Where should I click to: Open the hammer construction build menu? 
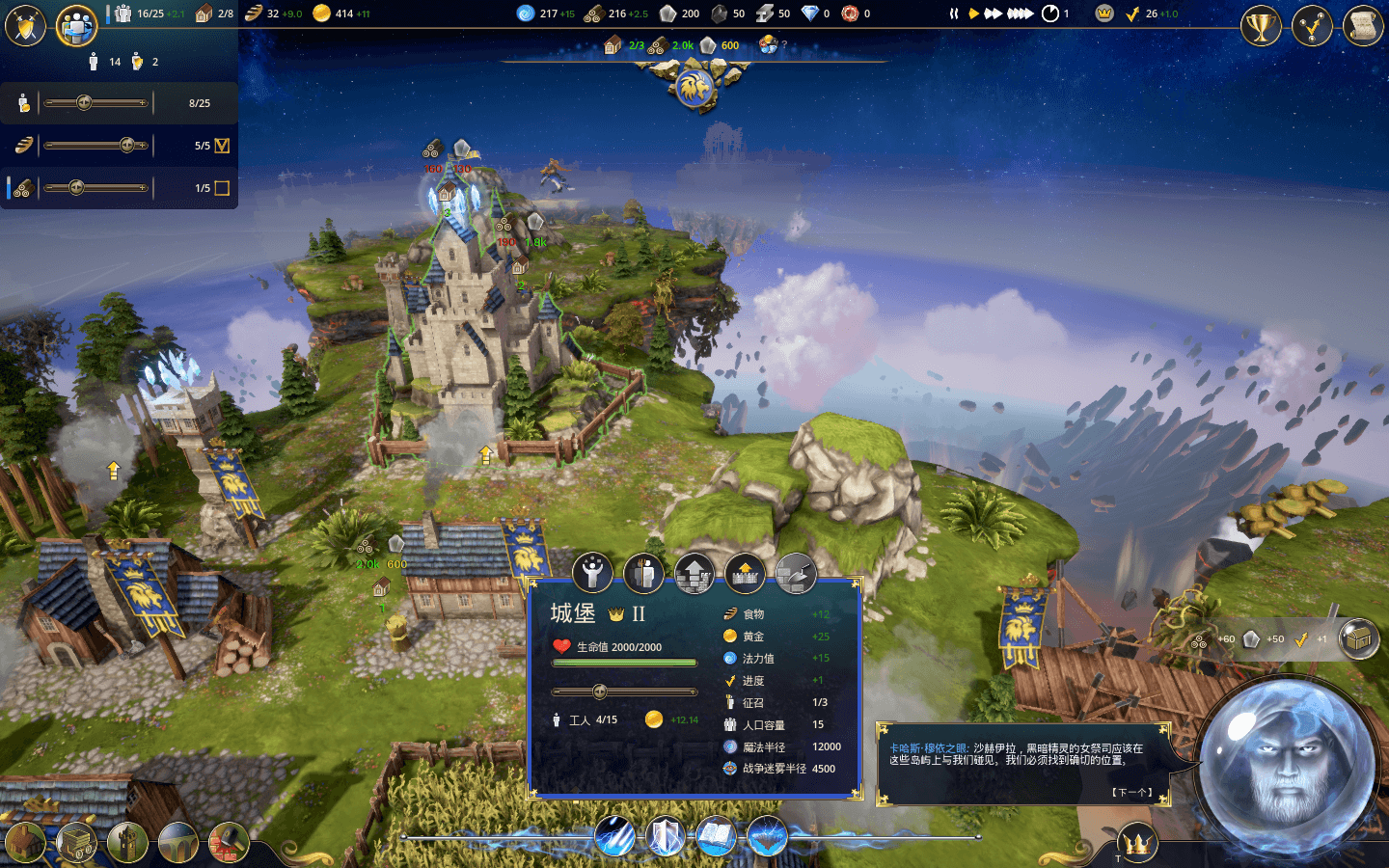pyautogui.click(x=229, y=844)
